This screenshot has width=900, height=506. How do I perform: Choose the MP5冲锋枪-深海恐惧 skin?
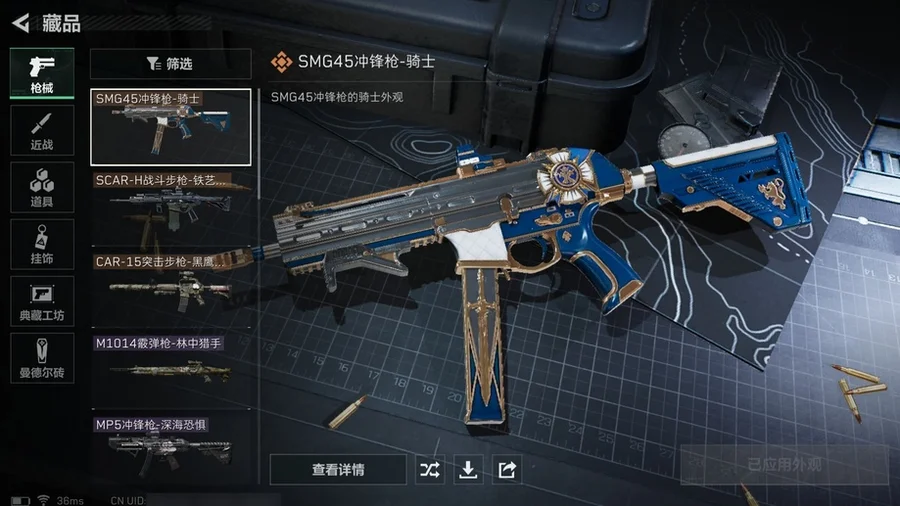point(170,446)
